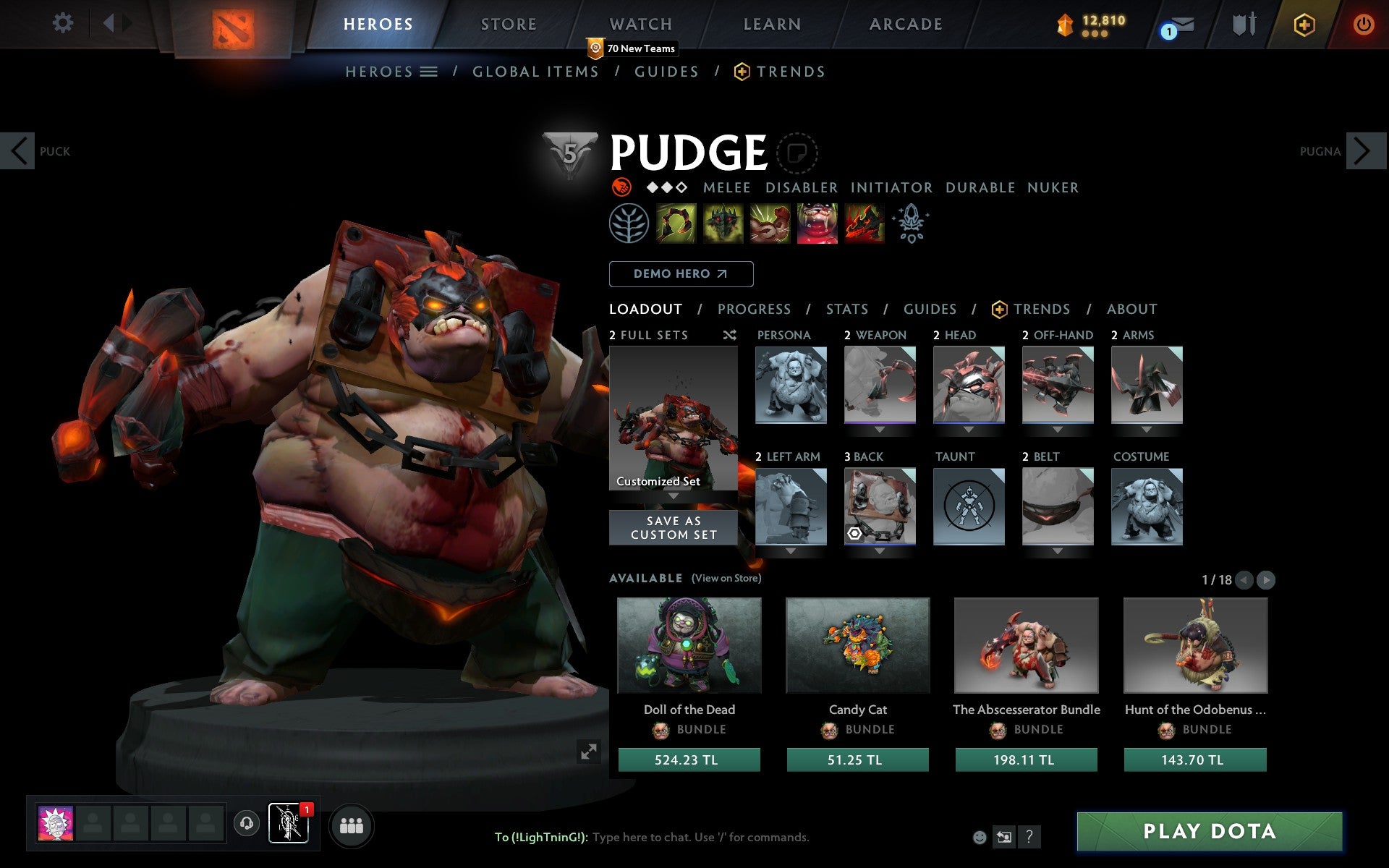The width and height of the screenshot is (1389, 868).
Task: Click the gold plus token icon
Action: tap(1304, 23)
